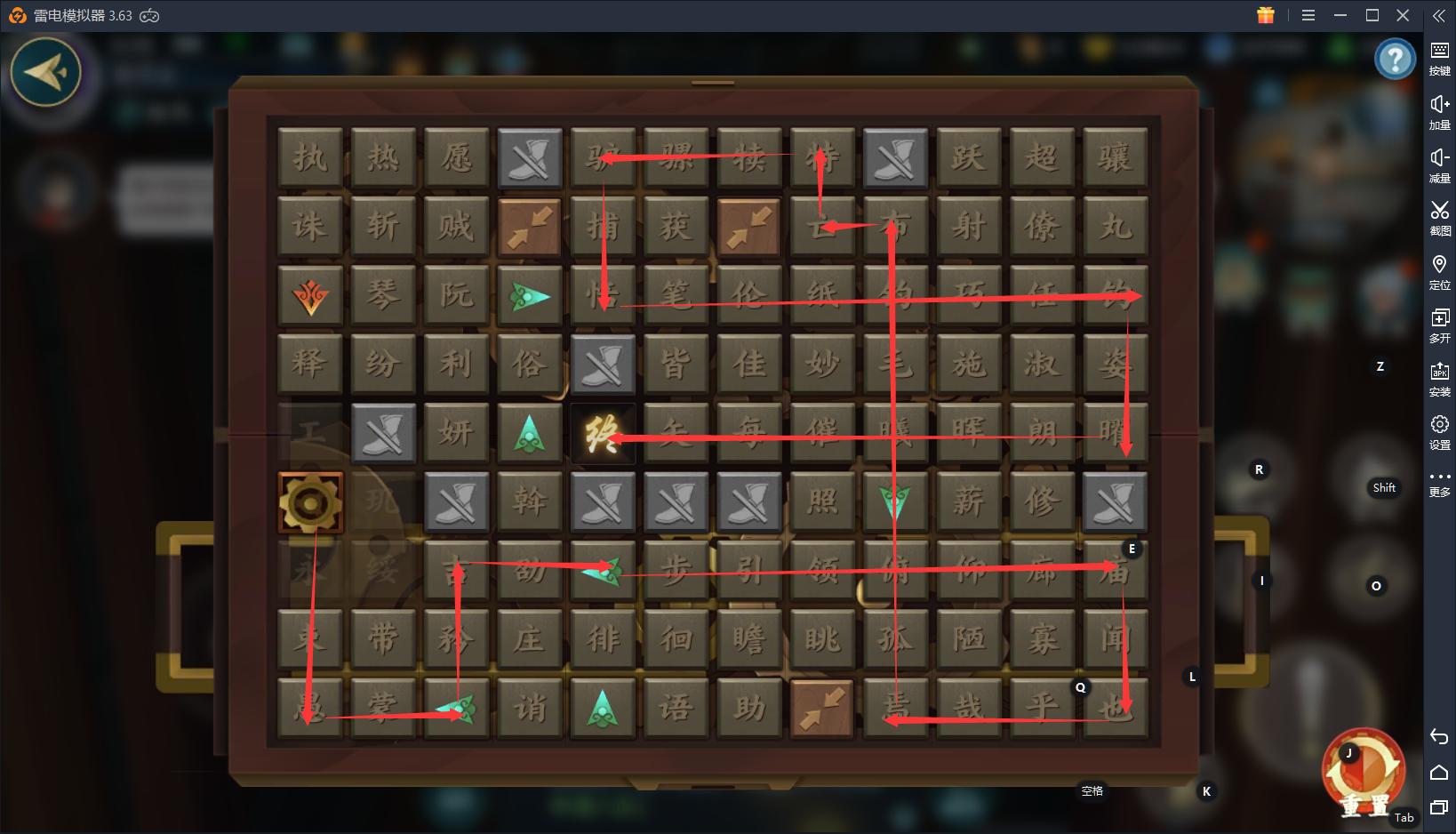Select the 射 character tile
Image resolution: width=1456 pixels, height=834 pixels.
pos(968,227)
